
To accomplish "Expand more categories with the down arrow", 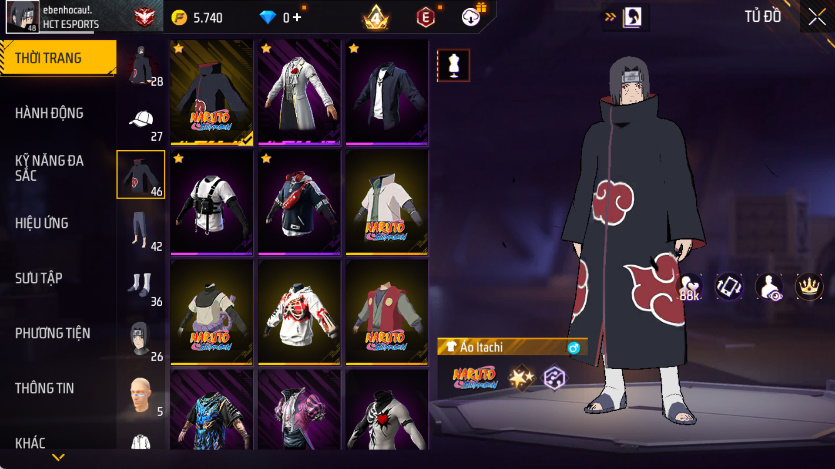I will point(58,457).
